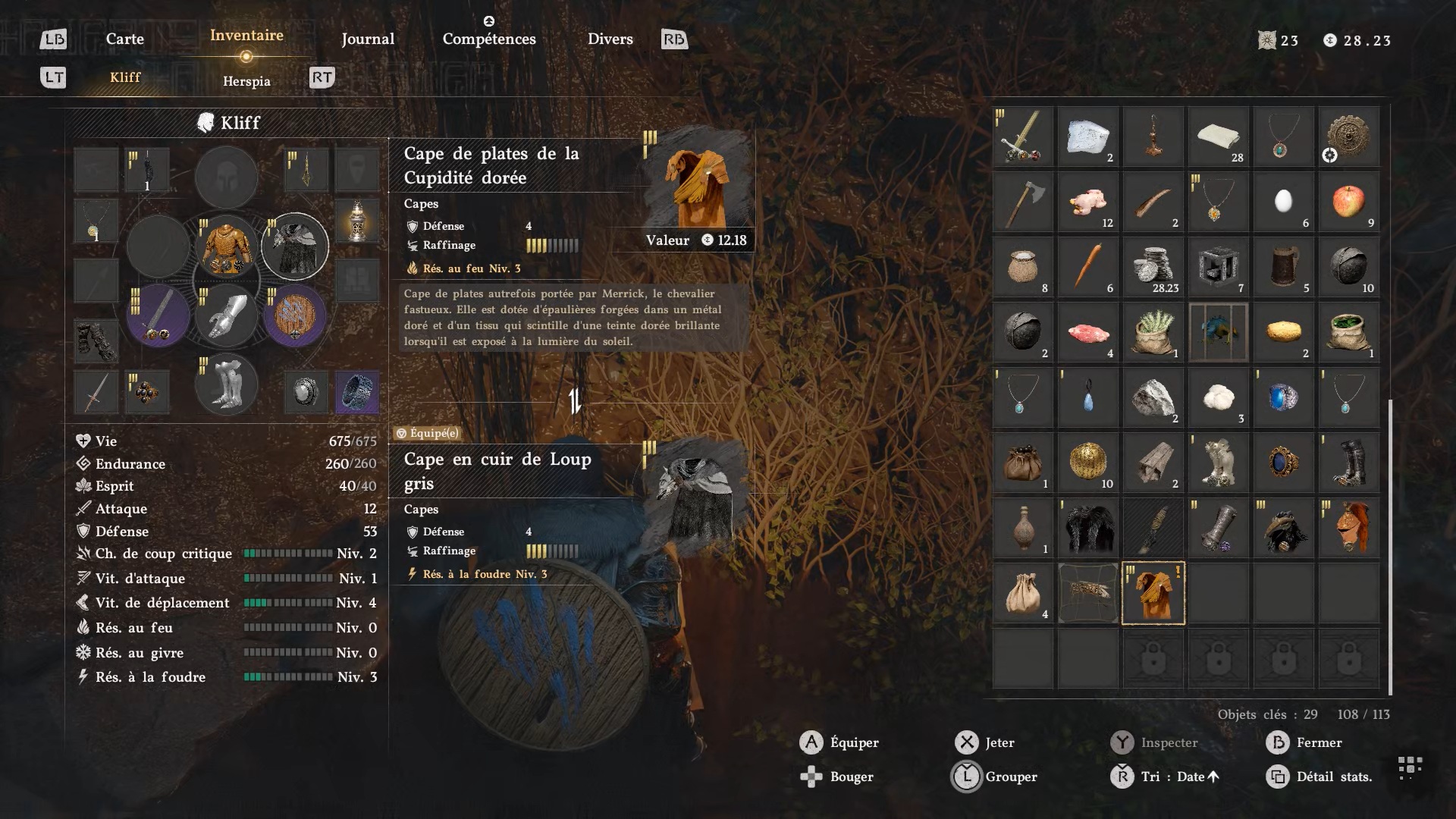The height and width of the screenshot is (819, 1456).
Task: Click the woodcutting axe inventory slot
Action: pos(1023,202)
